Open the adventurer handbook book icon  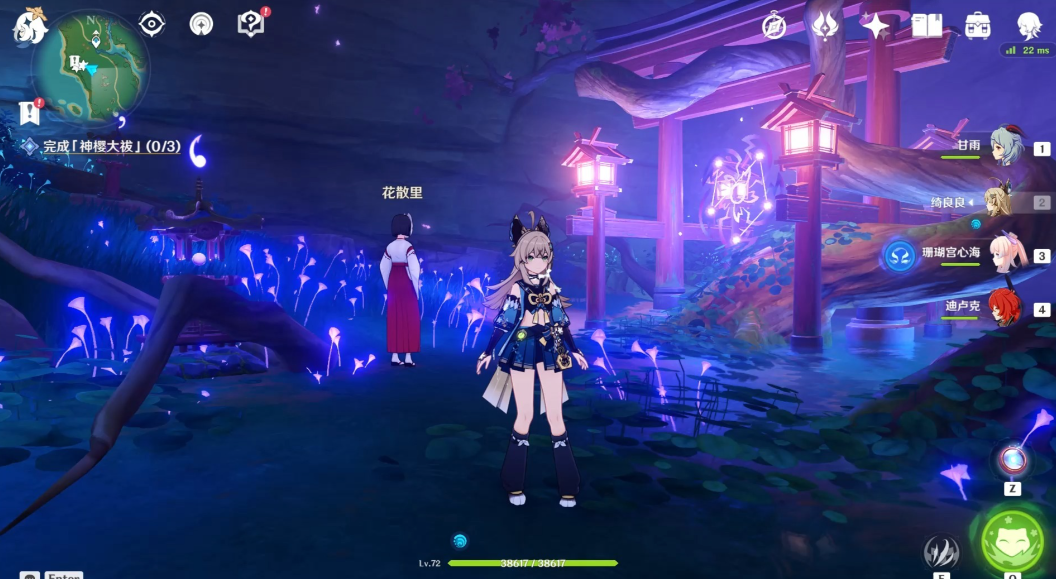coord(927,26)
